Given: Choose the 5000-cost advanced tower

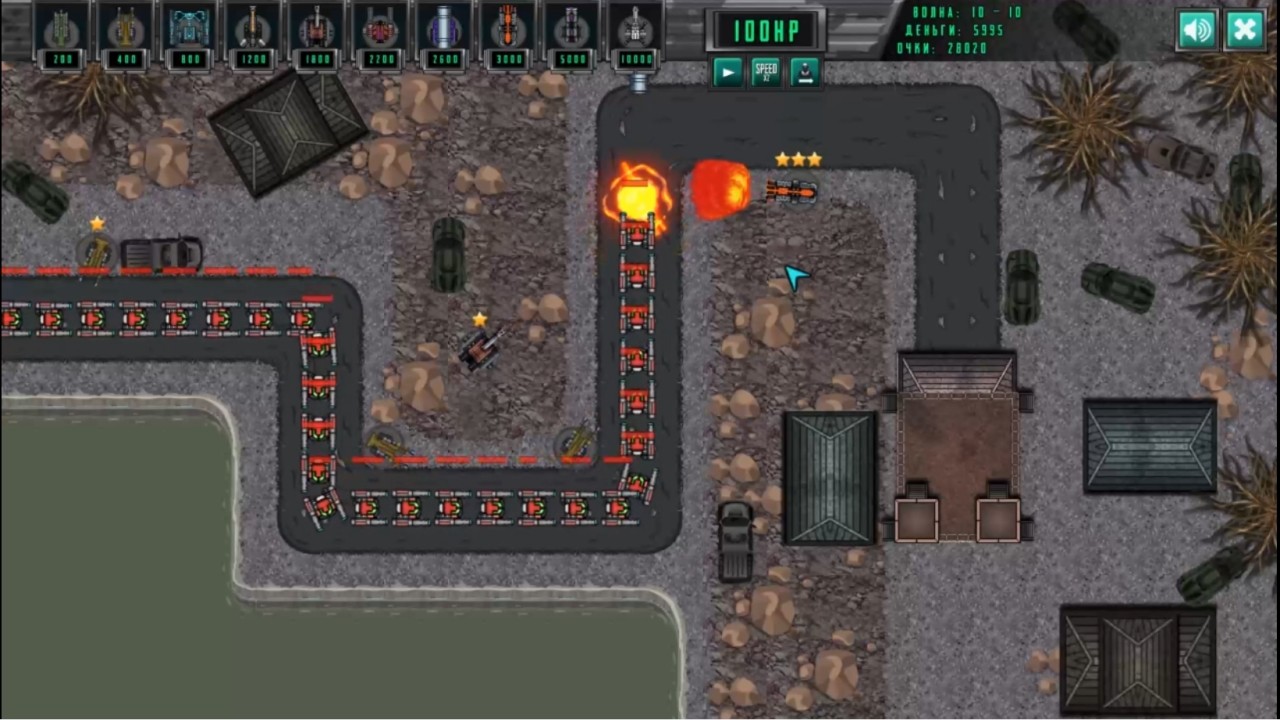Looking at the screenshot, I should 572,30.
